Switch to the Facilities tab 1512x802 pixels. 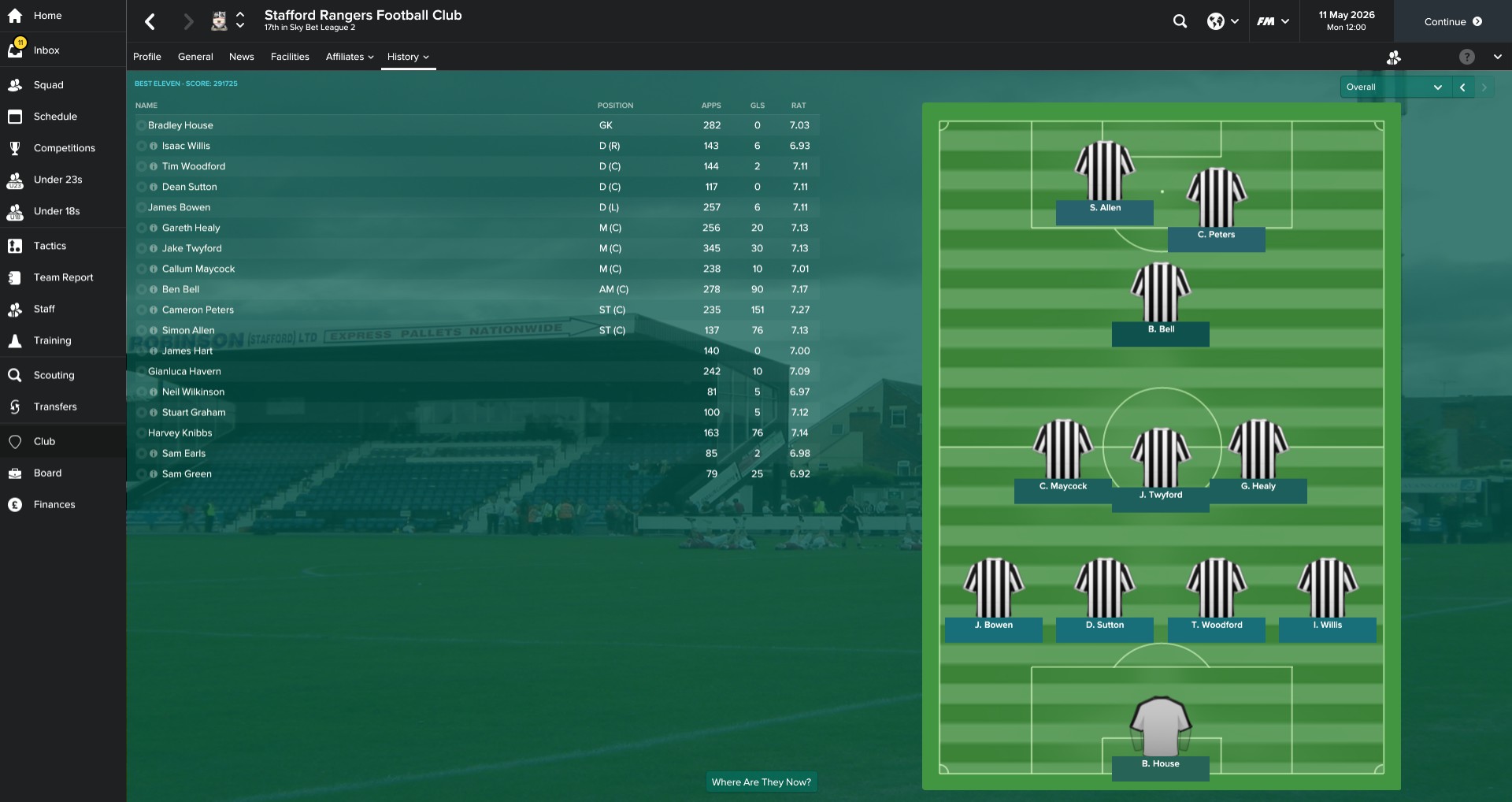pos(290,57)
